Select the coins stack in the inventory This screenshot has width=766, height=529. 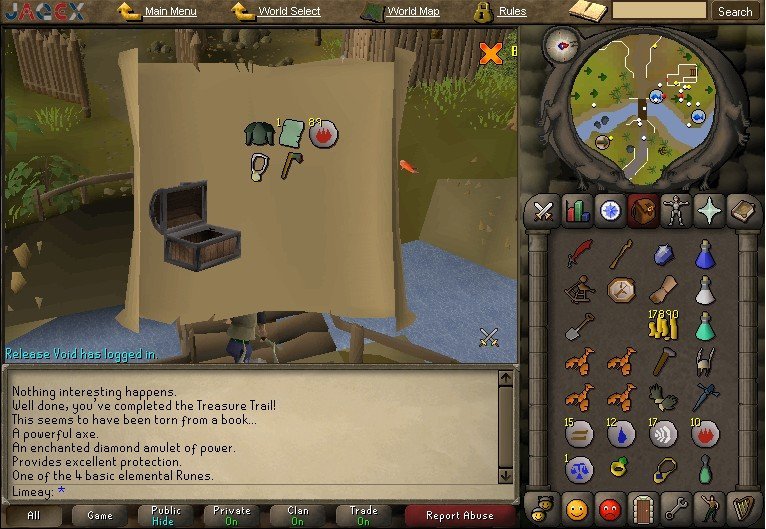pyautogui.click(x=663, y=324)
